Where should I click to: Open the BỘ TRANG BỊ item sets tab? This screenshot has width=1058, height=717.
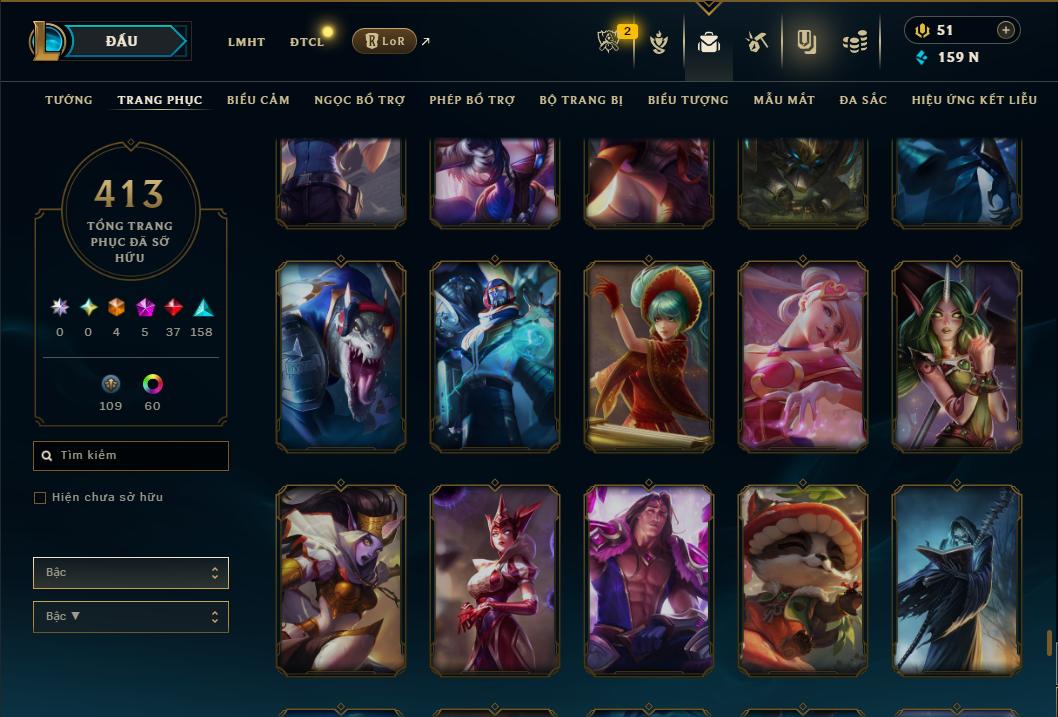(581, 100)
